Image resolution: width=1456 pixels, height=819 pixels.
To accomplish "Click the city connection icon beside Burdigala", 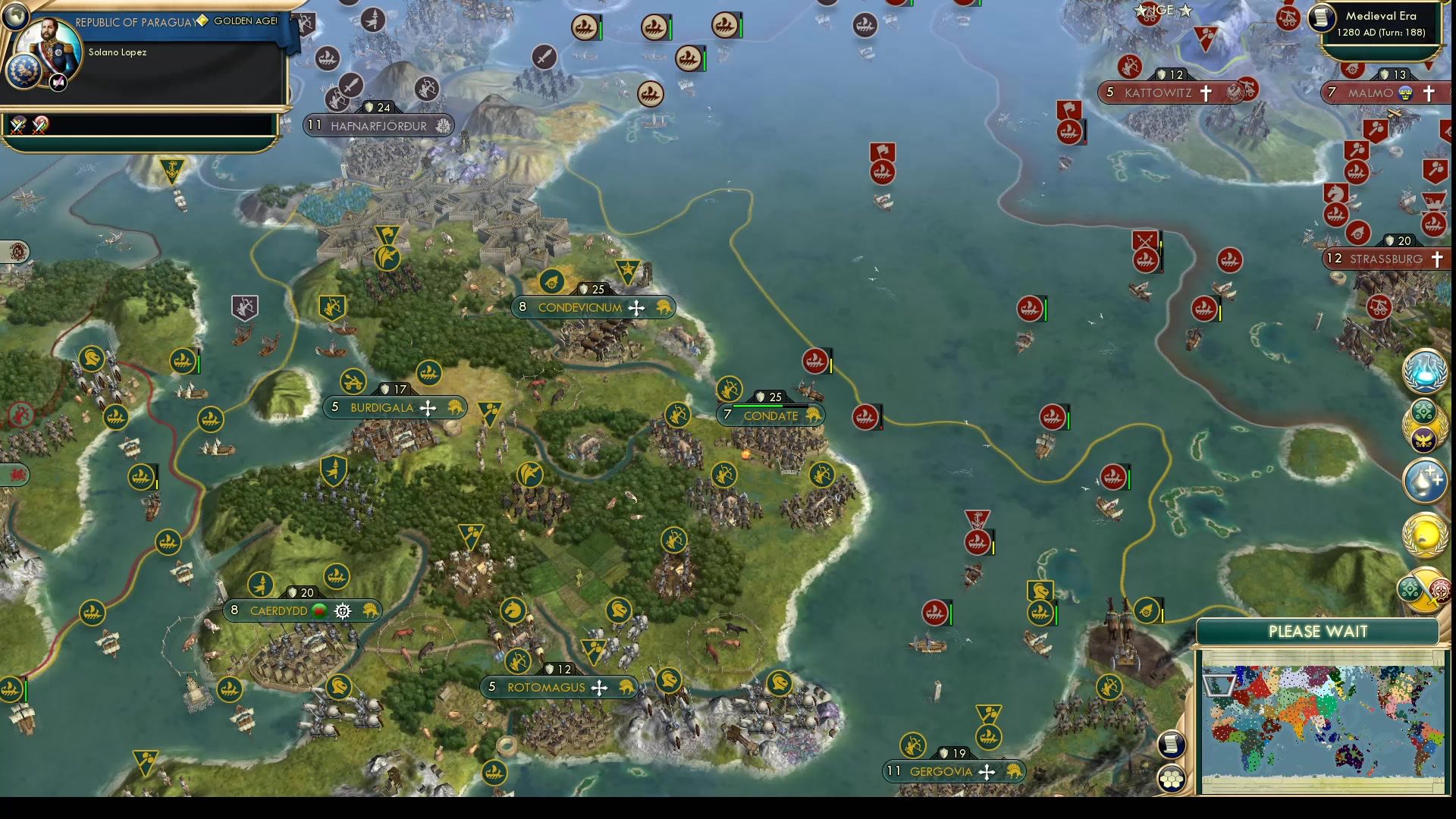I will [428, 407].
